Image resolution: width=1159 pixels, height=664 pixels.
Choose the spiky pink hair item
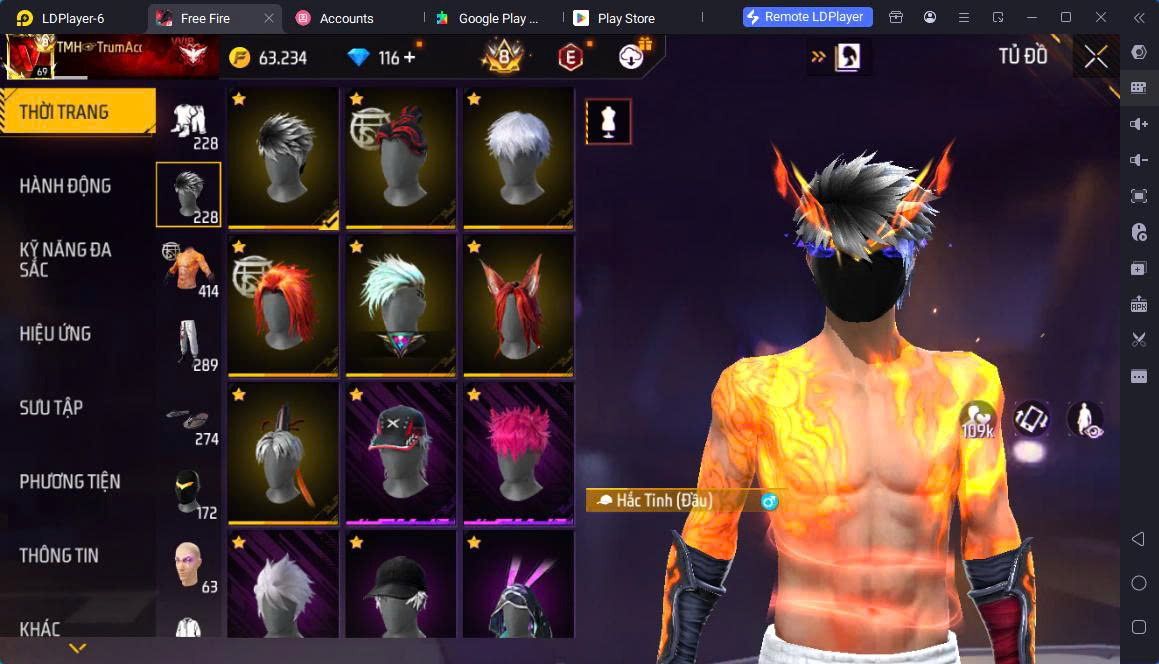point(518,453)
